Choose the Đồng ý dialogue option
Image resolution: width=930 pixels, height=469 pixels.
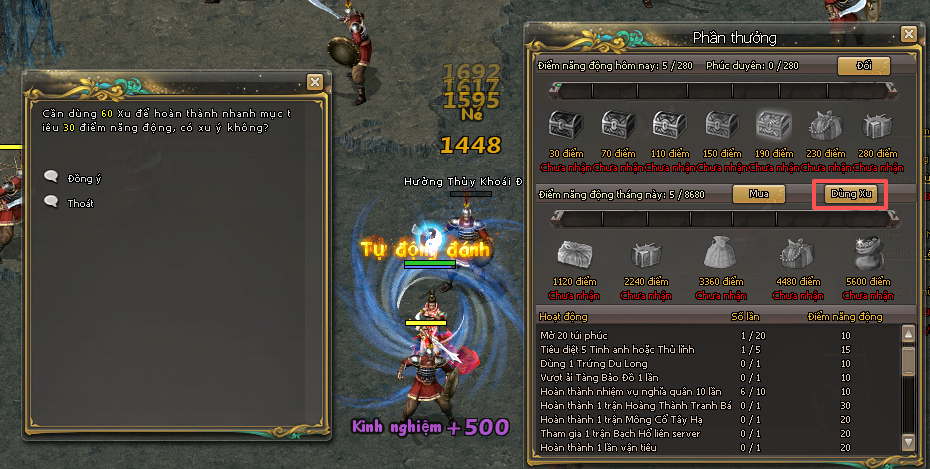point(84,178)
